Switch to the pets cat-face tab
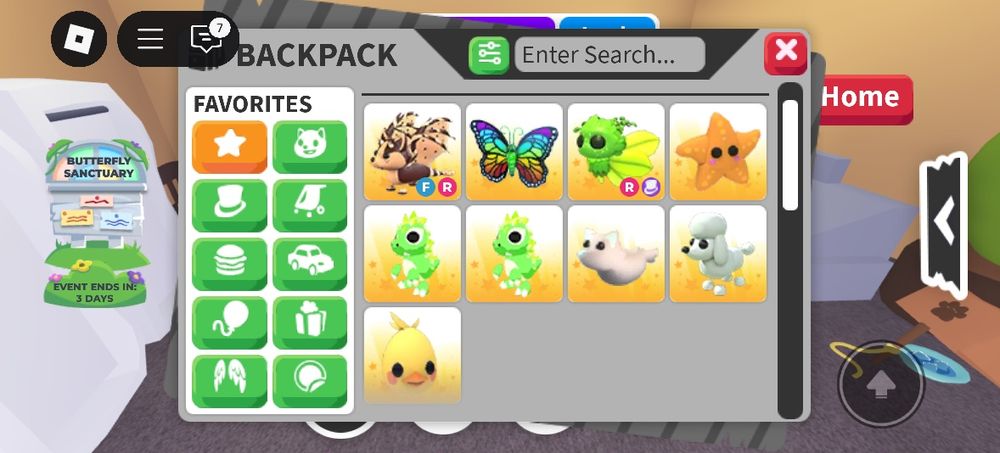Image resolution: width=1000 pixels, height=453 pixels. (310, 147)
